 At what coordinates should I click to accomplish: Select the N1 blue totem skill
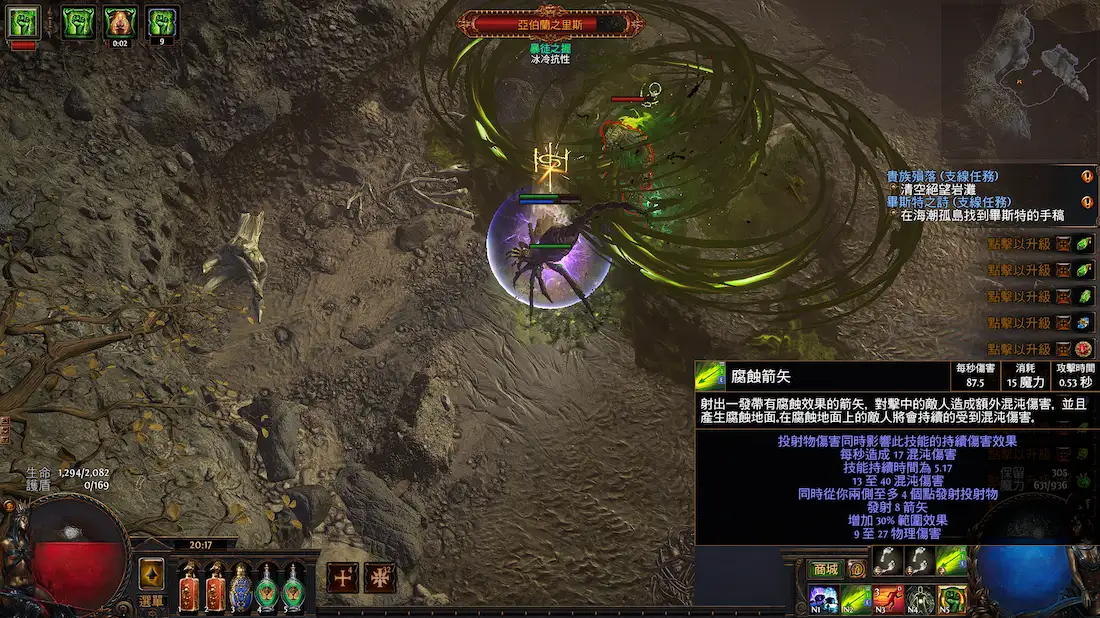pos(823,599)
